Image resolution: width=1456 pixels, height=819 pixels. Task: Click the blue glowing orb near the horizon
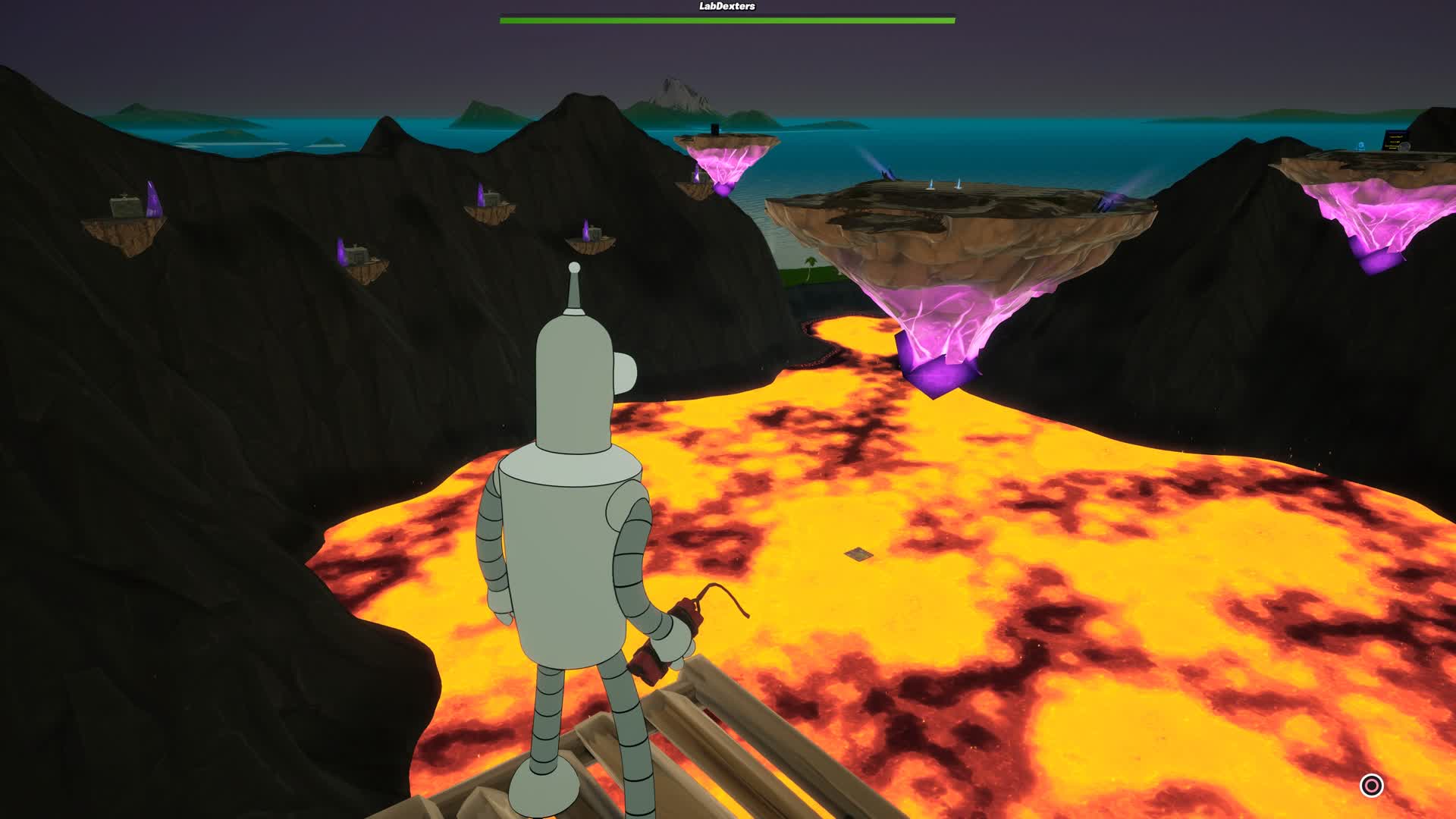1361,145
